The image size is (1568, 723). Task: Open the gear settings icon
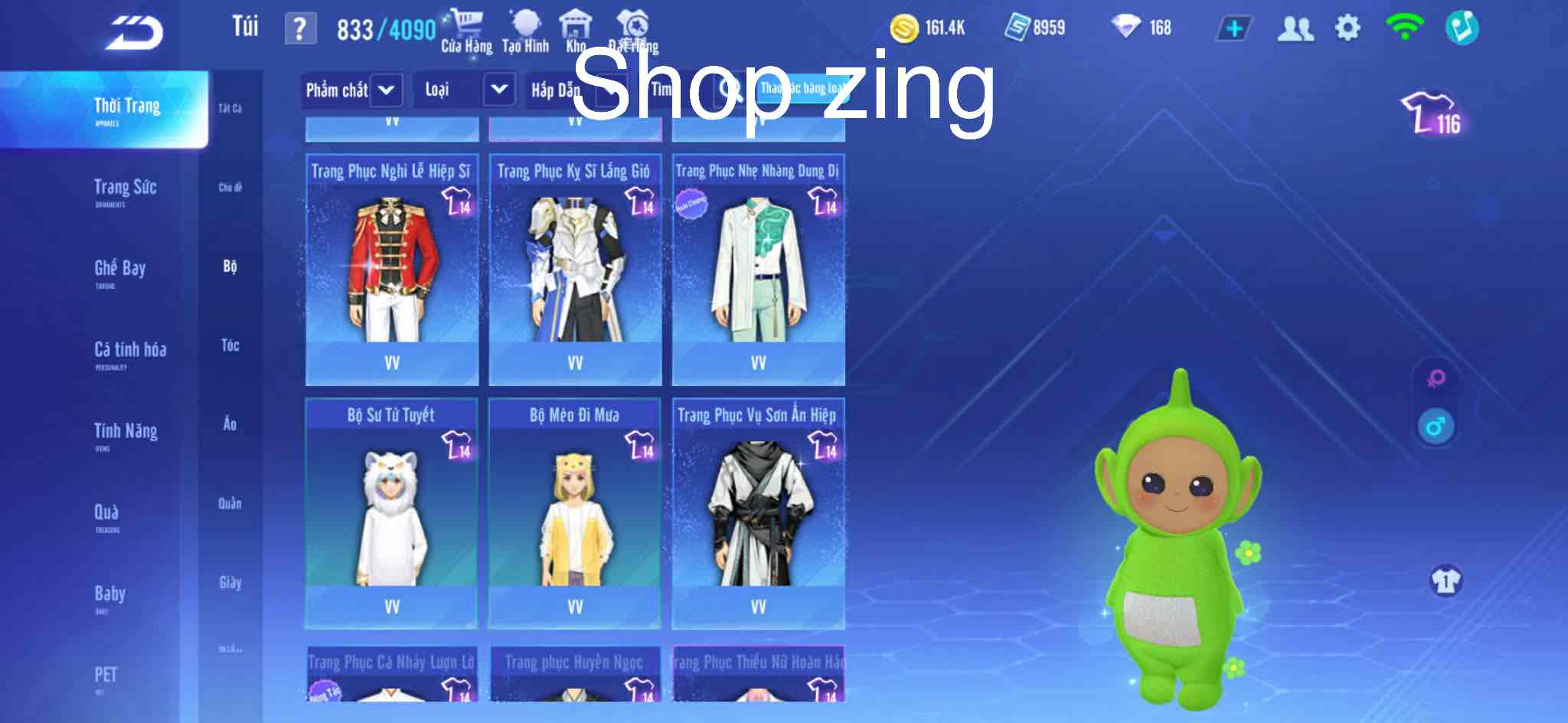[1347, 29]
